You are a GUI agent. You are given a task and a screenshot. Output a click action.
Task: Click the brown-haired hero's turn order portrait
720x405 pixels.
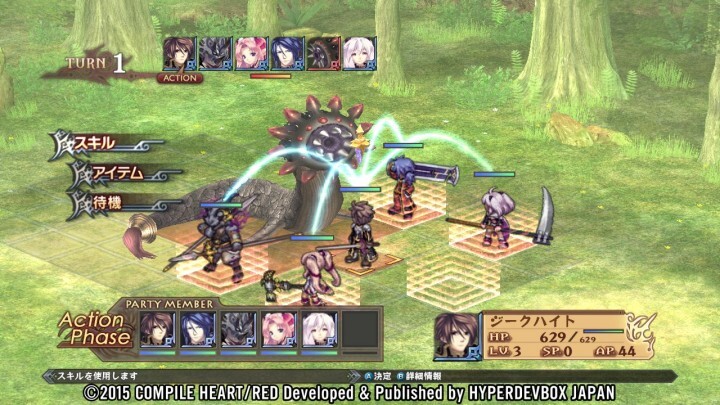[x=180, y=54]
